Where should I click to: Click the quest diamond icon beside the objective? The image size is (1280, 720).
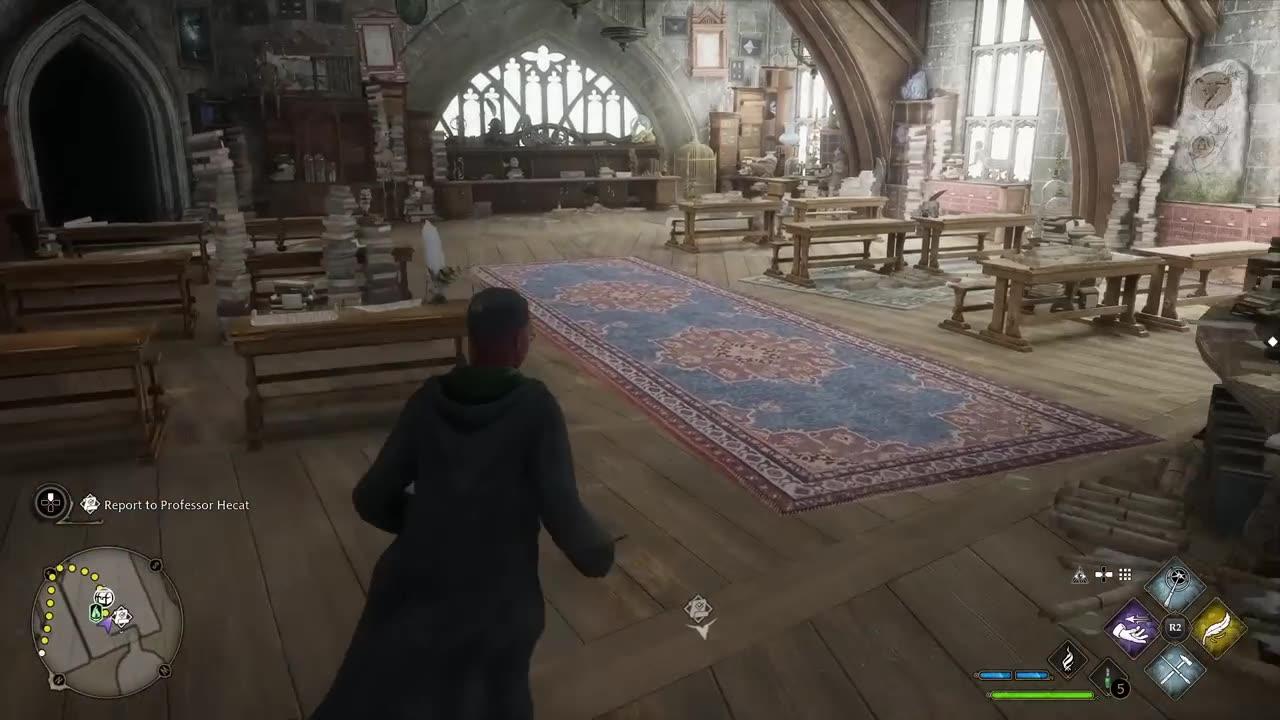(90, 503)
